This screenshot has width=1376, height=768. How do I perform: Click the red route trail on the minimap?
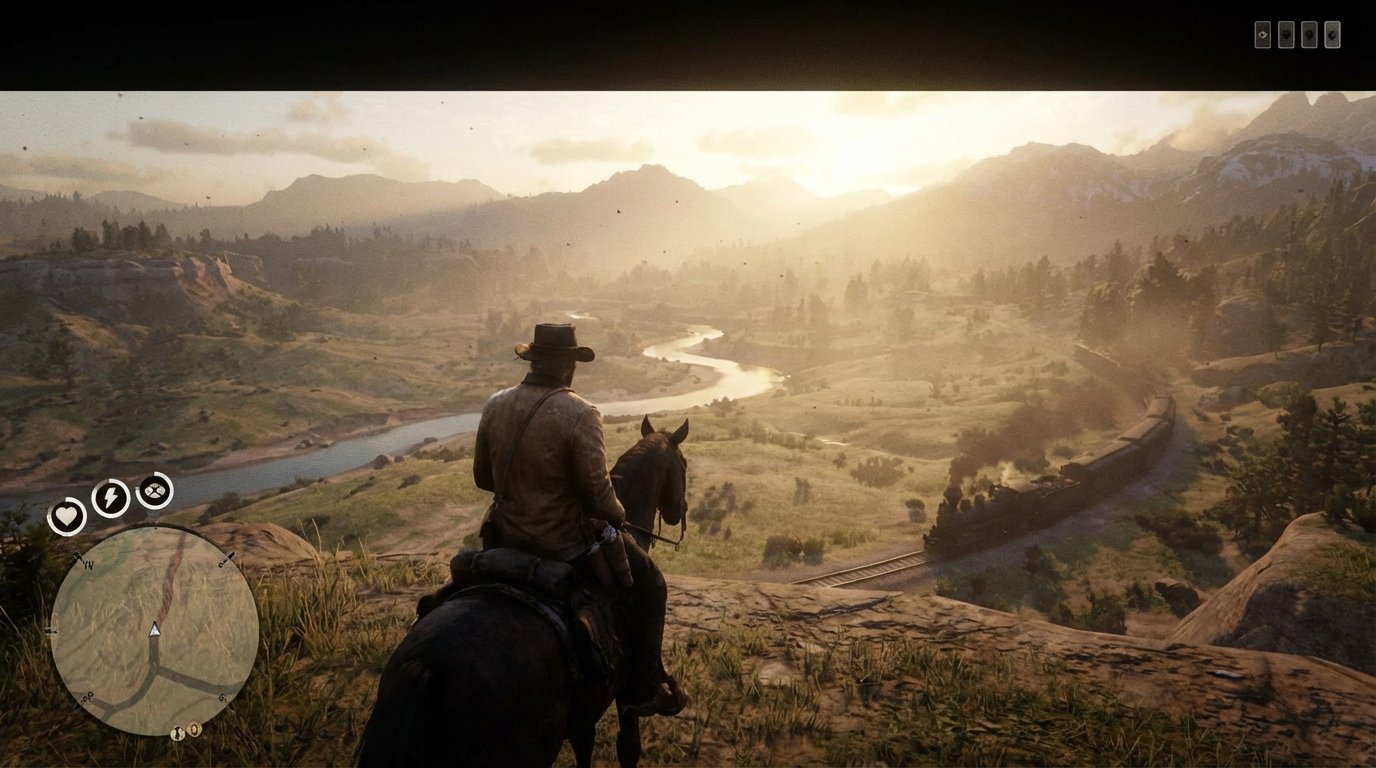(174, 577)
